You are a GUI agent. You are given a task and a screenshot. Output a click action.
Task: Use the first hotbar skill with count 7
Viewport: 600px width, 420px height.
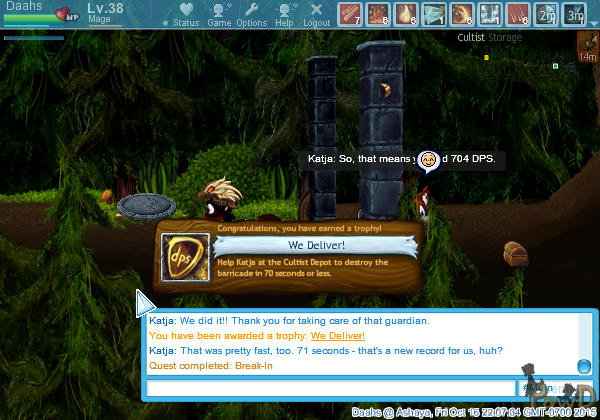coord(350,14)
